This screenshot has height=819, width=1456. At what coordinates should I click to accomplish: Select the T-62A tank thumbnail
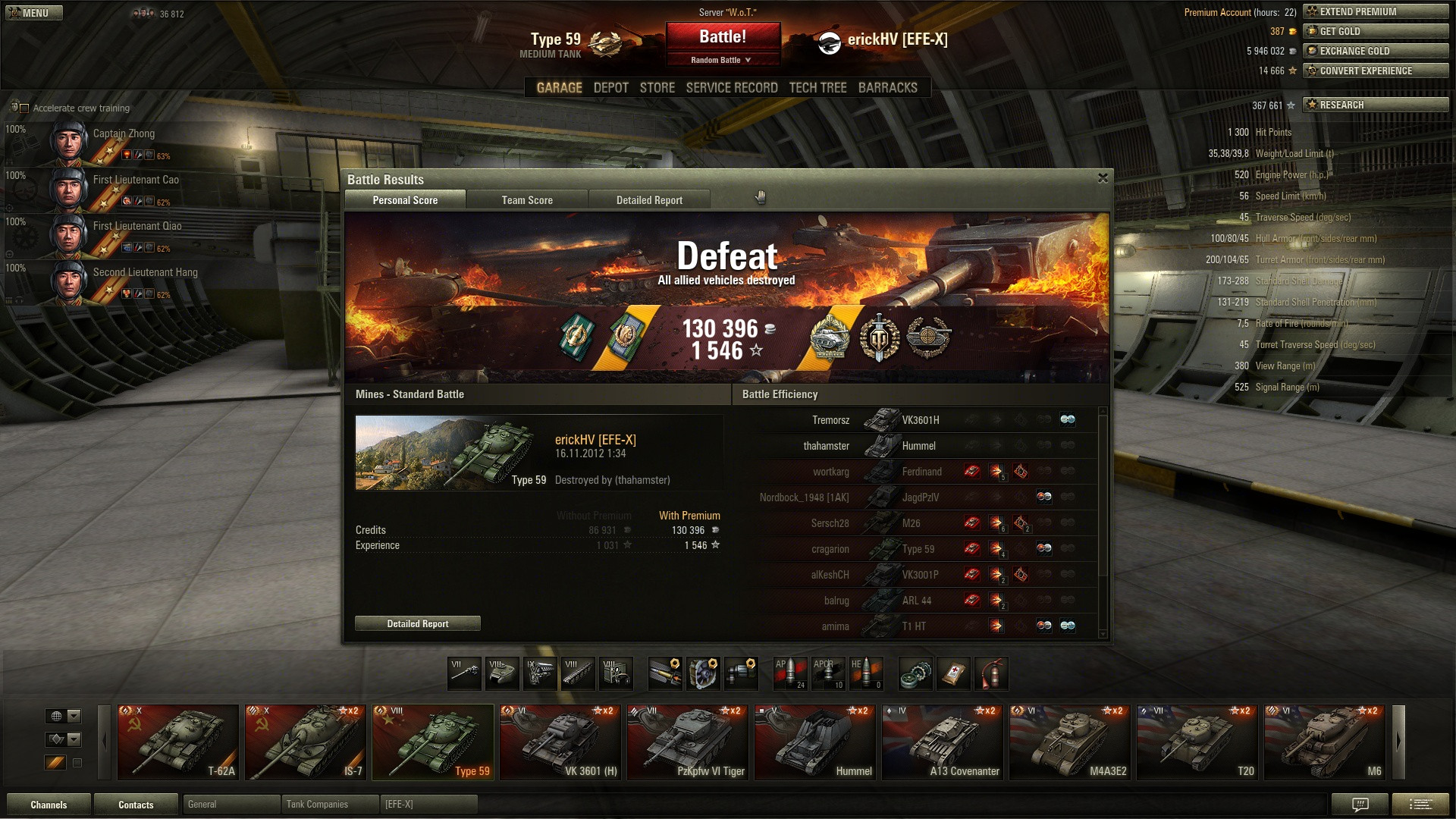pyautogui.click(x=178, y=742)
